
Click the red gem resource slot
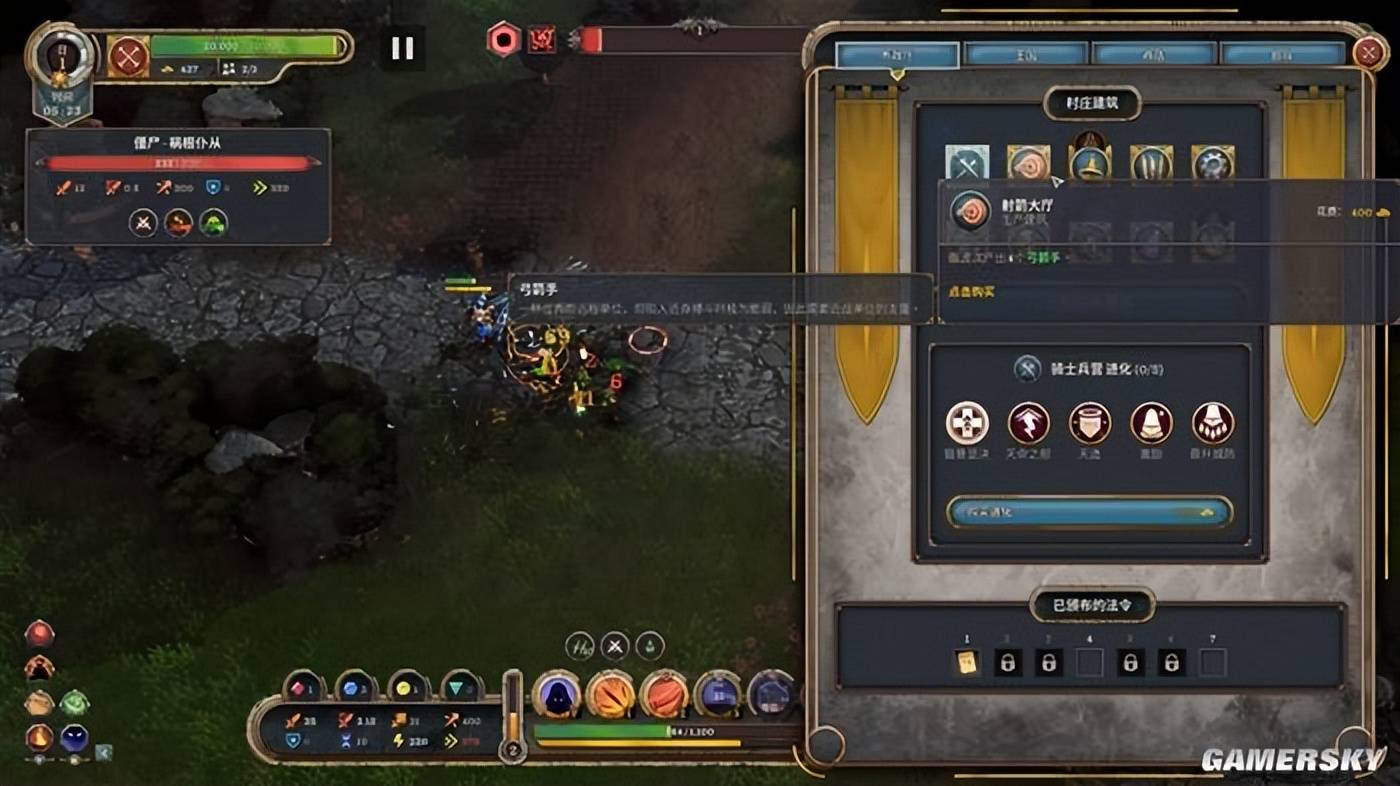click(x=304, y=687)
